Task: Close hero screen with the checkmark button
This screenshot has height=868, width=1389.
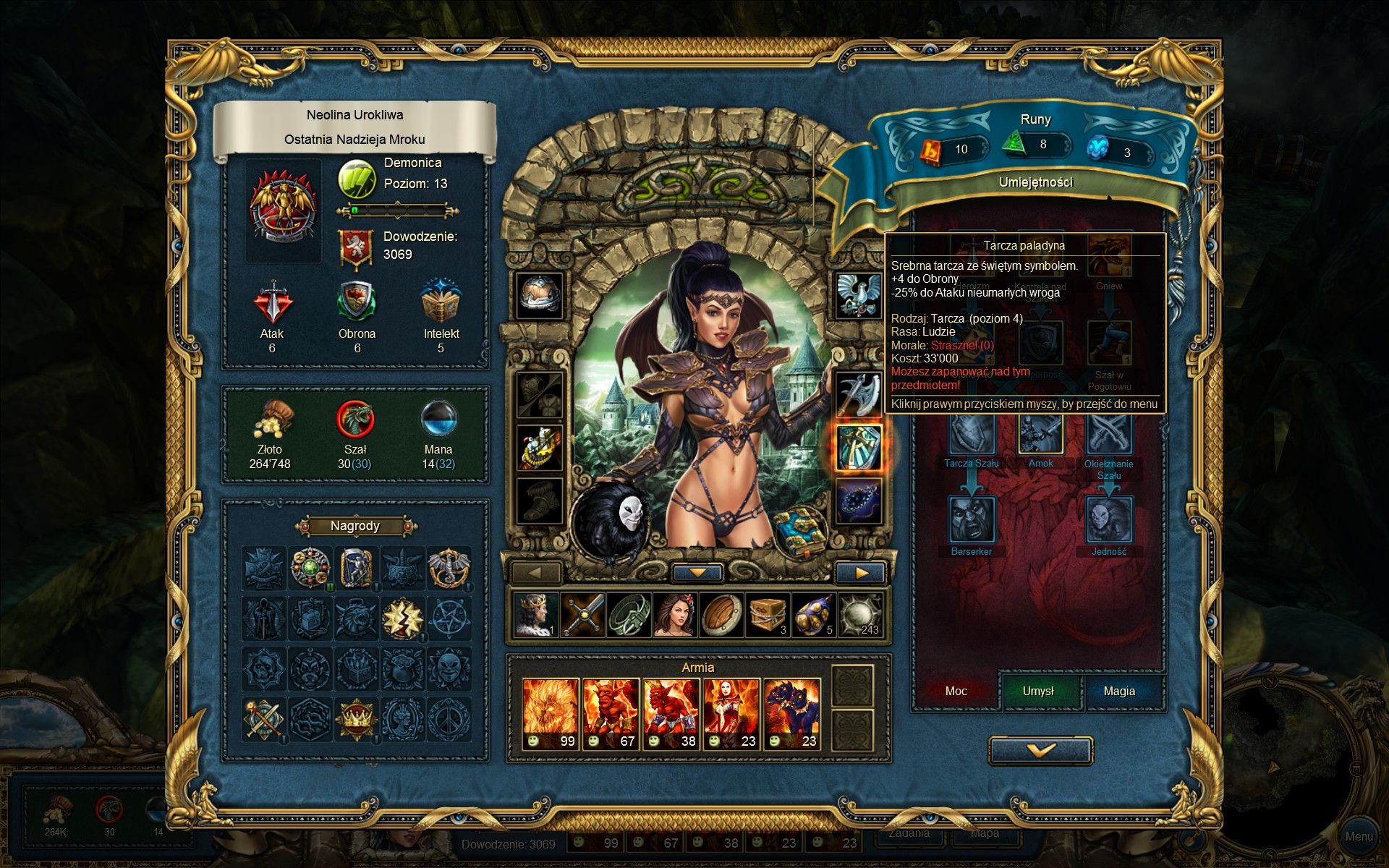Action: click(1040, 750)
